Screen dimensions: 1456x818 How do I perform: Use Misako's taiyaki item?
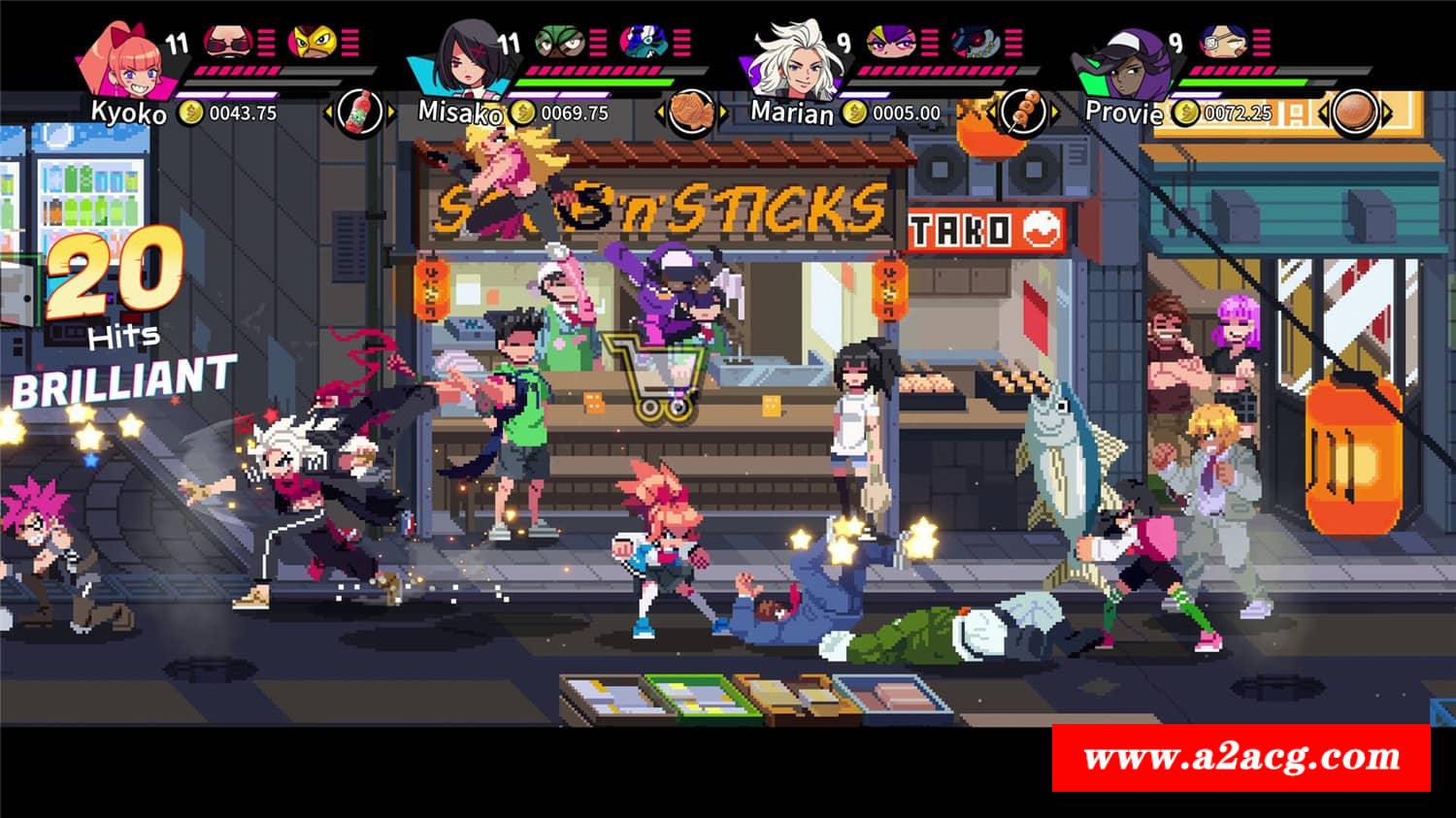tap(693, 114)
